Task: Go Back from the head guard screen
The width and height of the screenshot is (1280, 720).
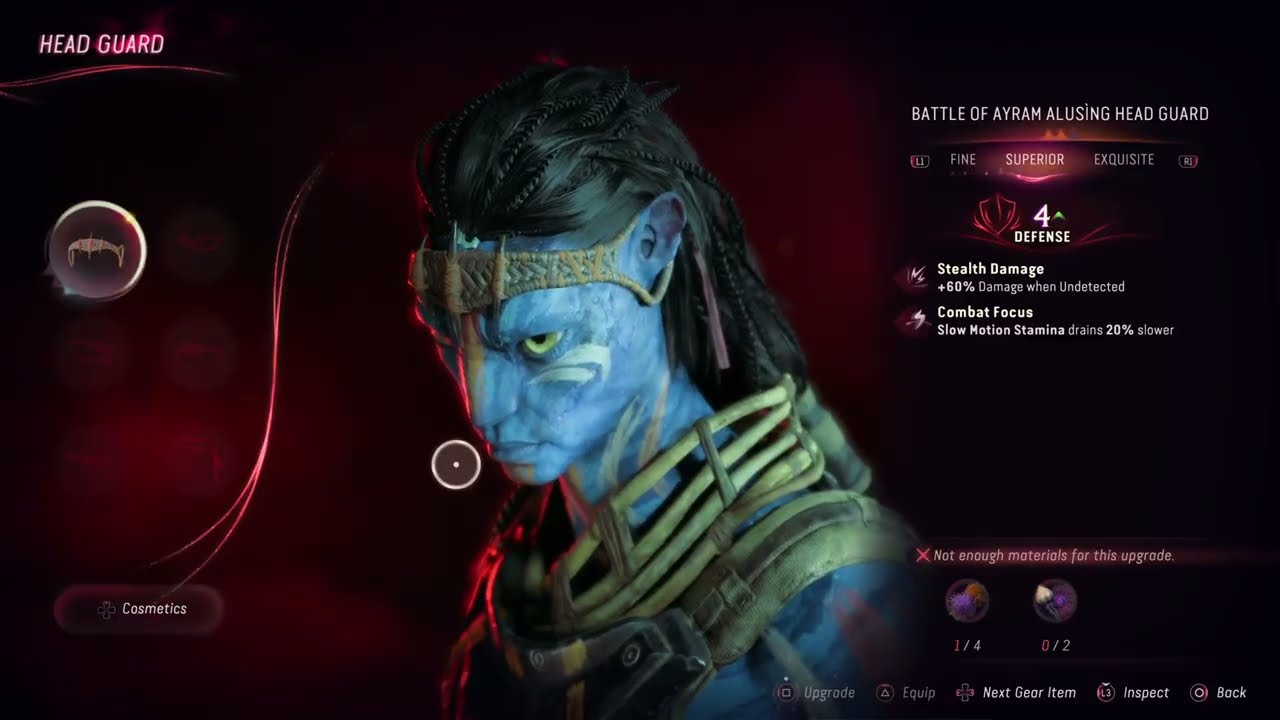Action: pyautogui.click(x=1219, y=692)
